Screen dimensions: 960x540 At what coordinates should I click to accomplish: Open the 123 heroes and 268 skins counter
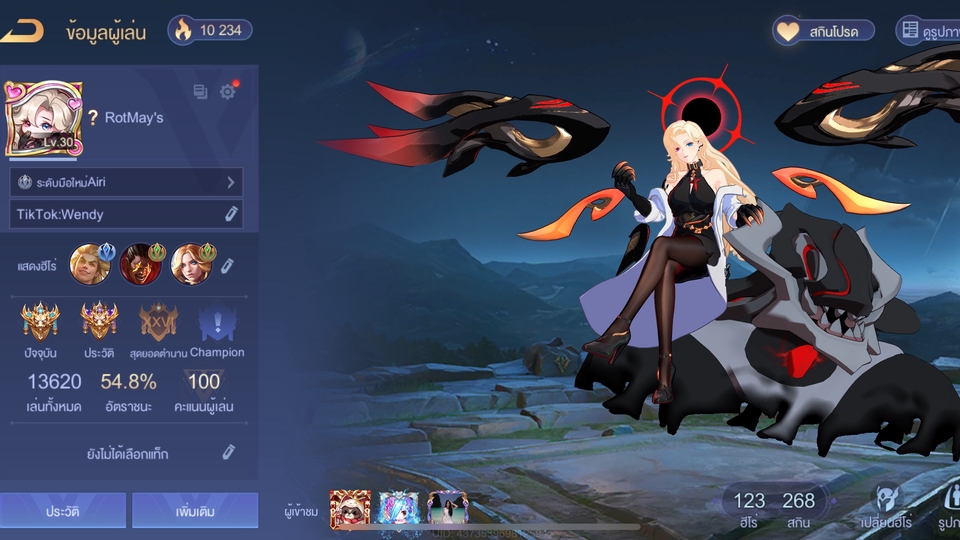tap(774, 506)
